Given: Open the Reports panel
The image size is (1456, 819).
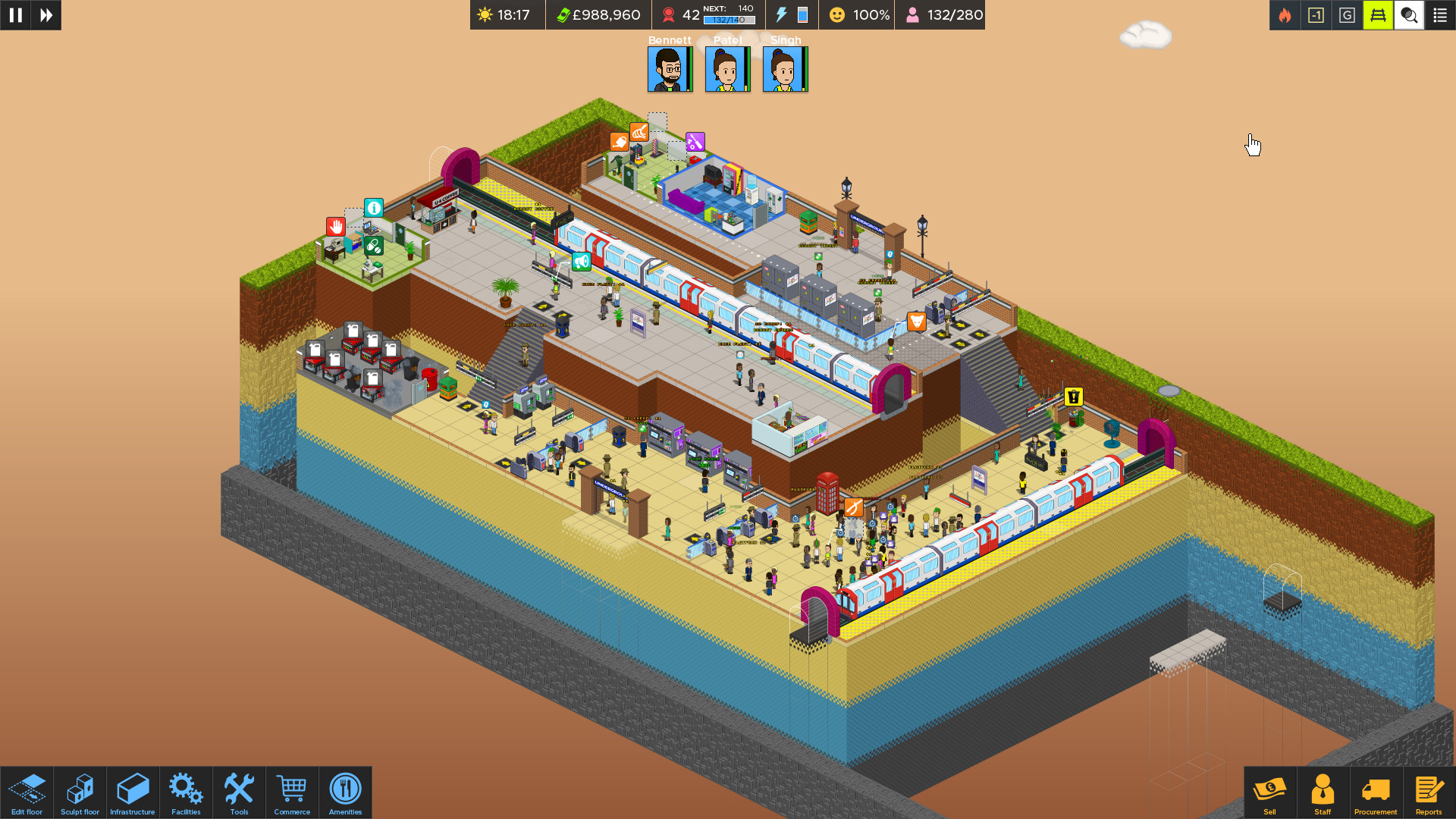Looking at the screenshot, I should [x=1429, y=792].
